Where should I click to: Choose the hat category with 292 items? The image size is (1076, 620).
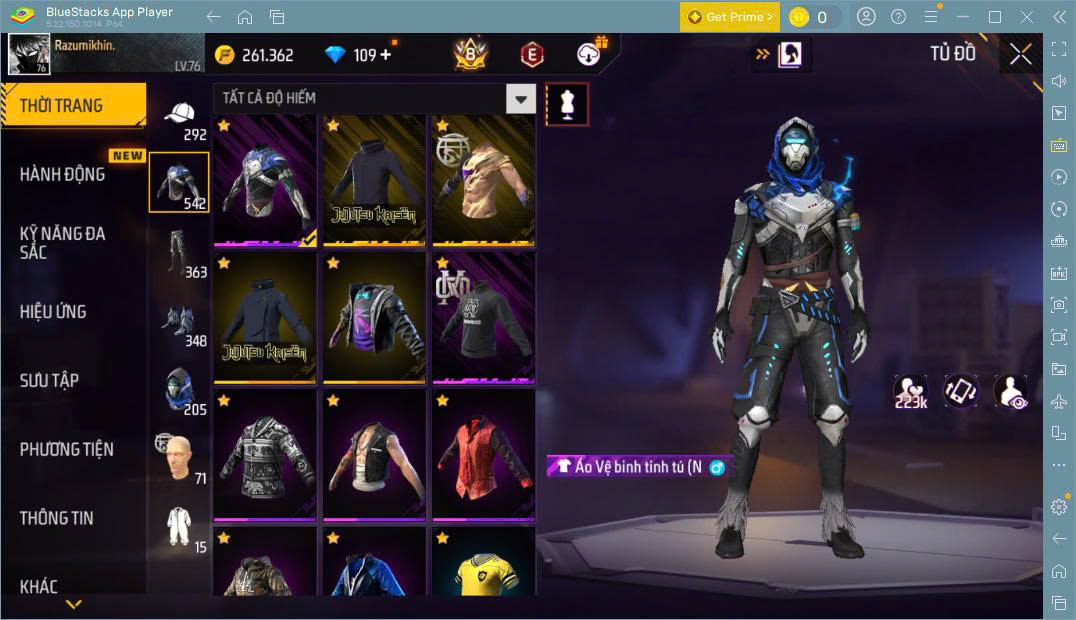pyautogui.click(x=179, y=119)
